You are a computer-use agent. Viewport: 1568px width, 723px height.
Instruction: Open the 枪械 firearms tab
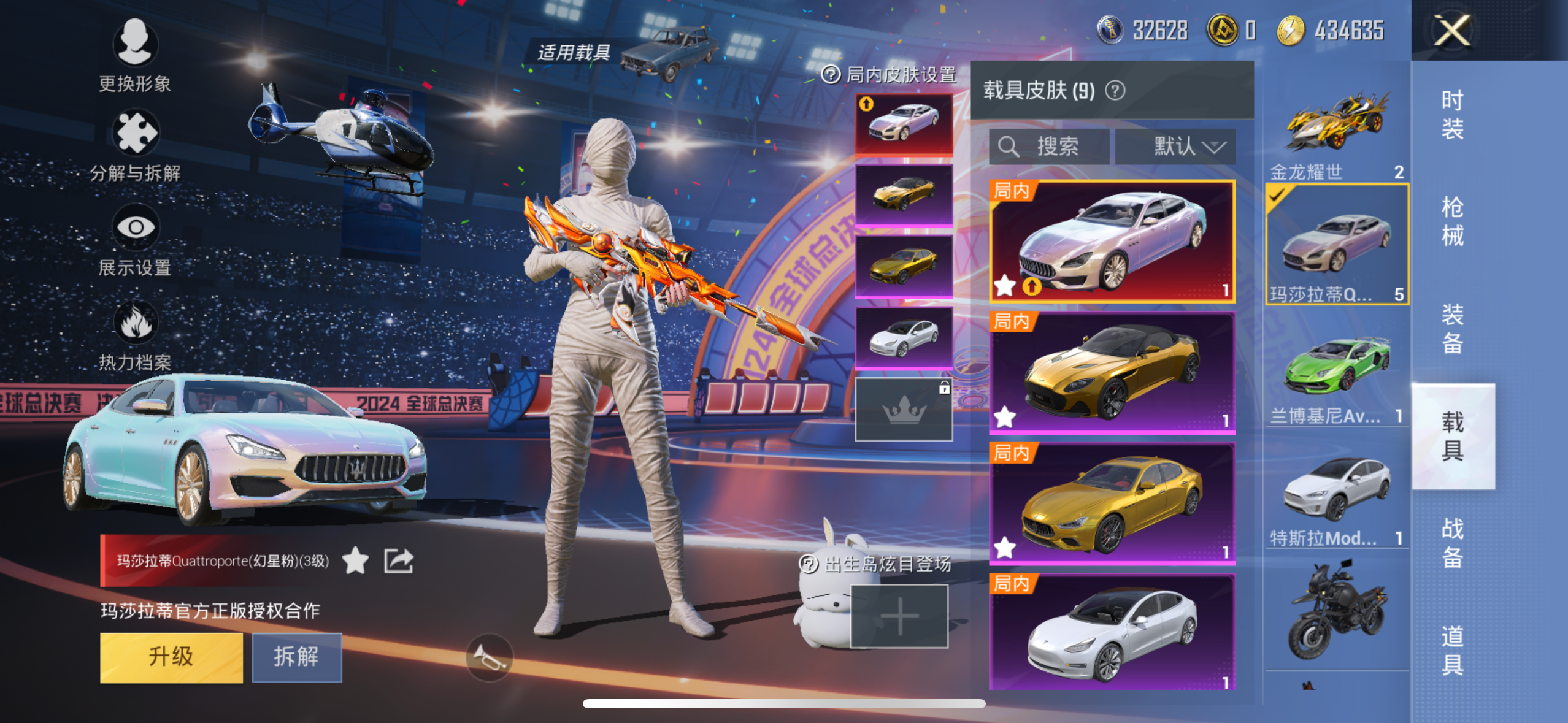click(1452, 221)
